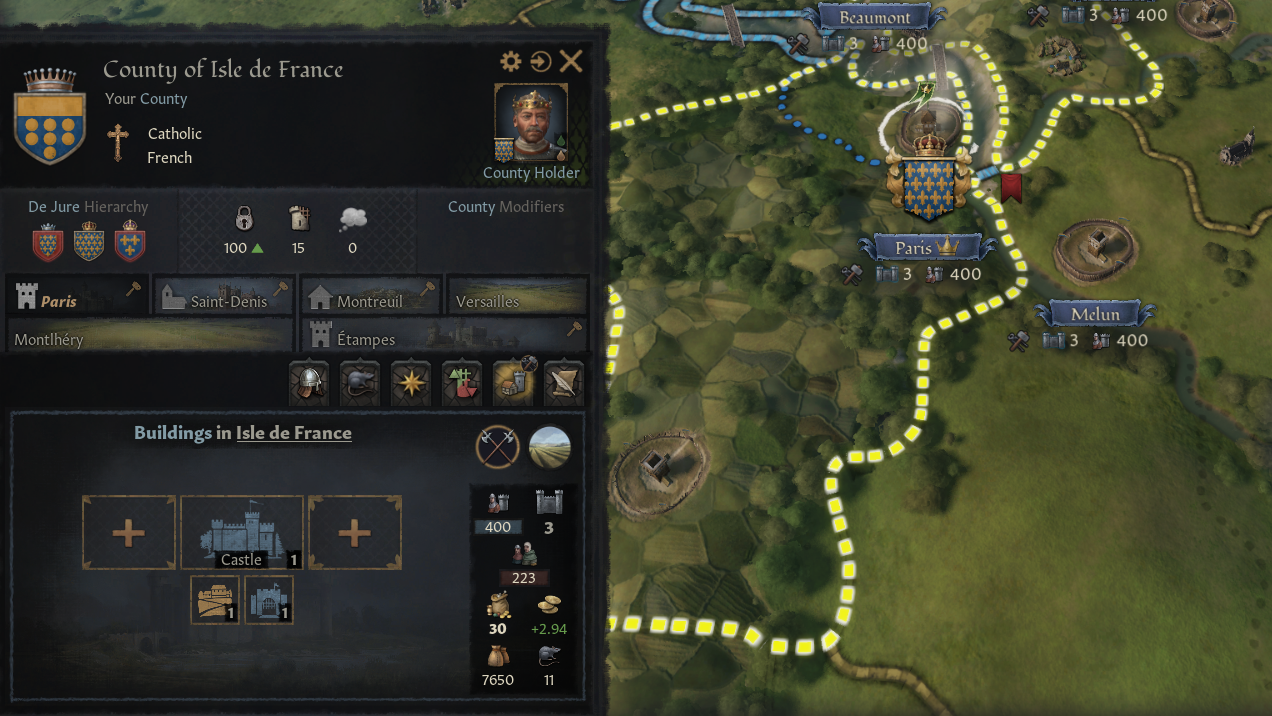
Task: Select the Saint-Denis holding tab
Action: click(x=224, y=296)
